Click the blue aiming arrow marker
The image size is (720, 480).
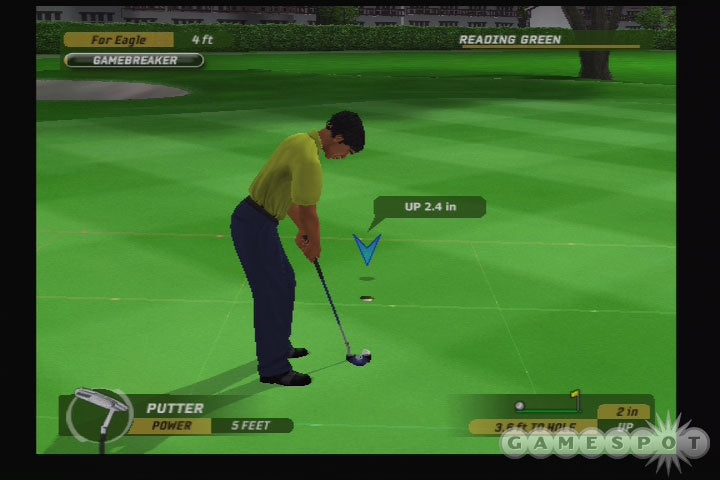click(x=366, y=249)
